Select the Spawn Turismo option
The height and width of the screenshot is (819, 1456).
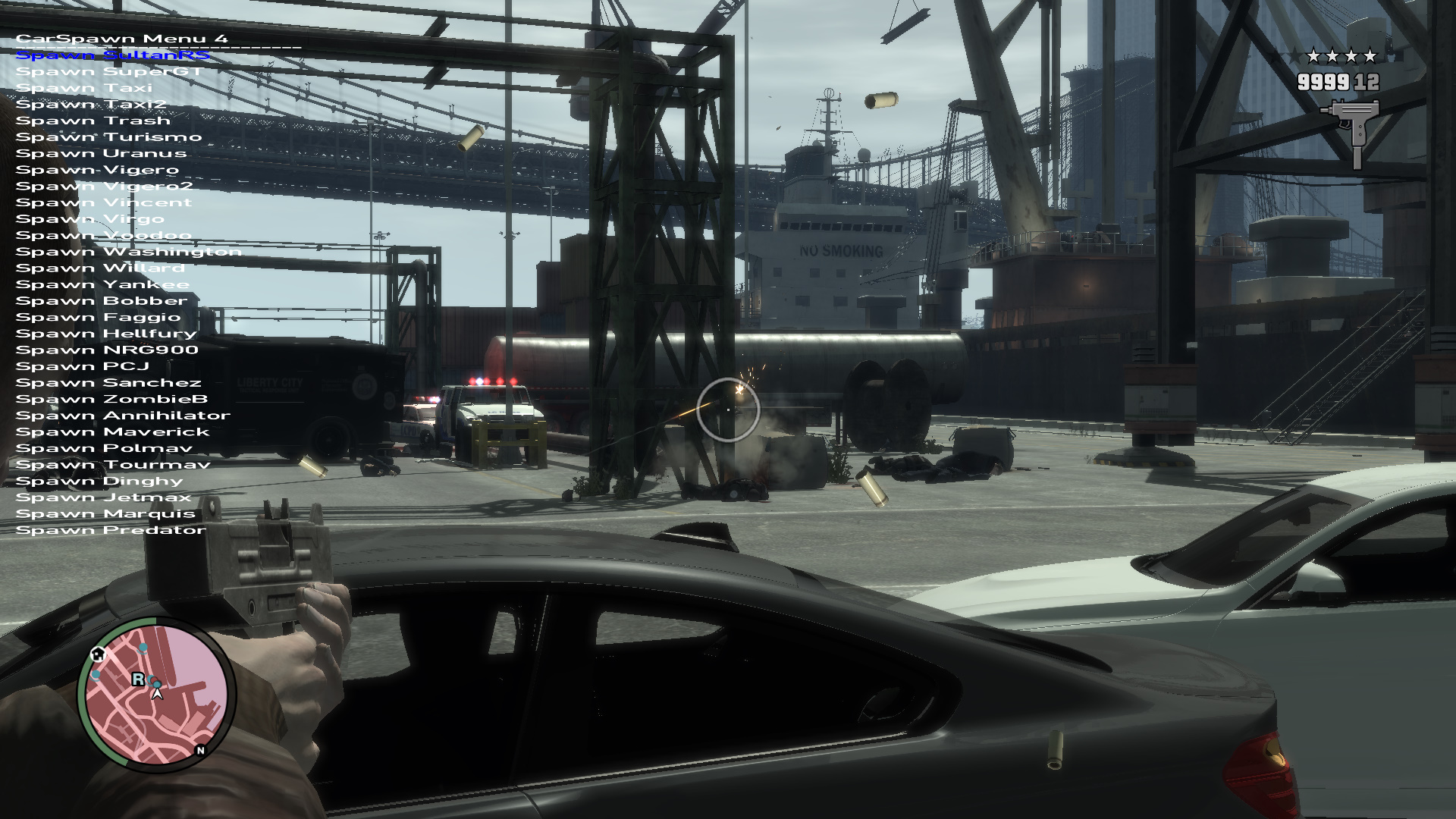108,137
